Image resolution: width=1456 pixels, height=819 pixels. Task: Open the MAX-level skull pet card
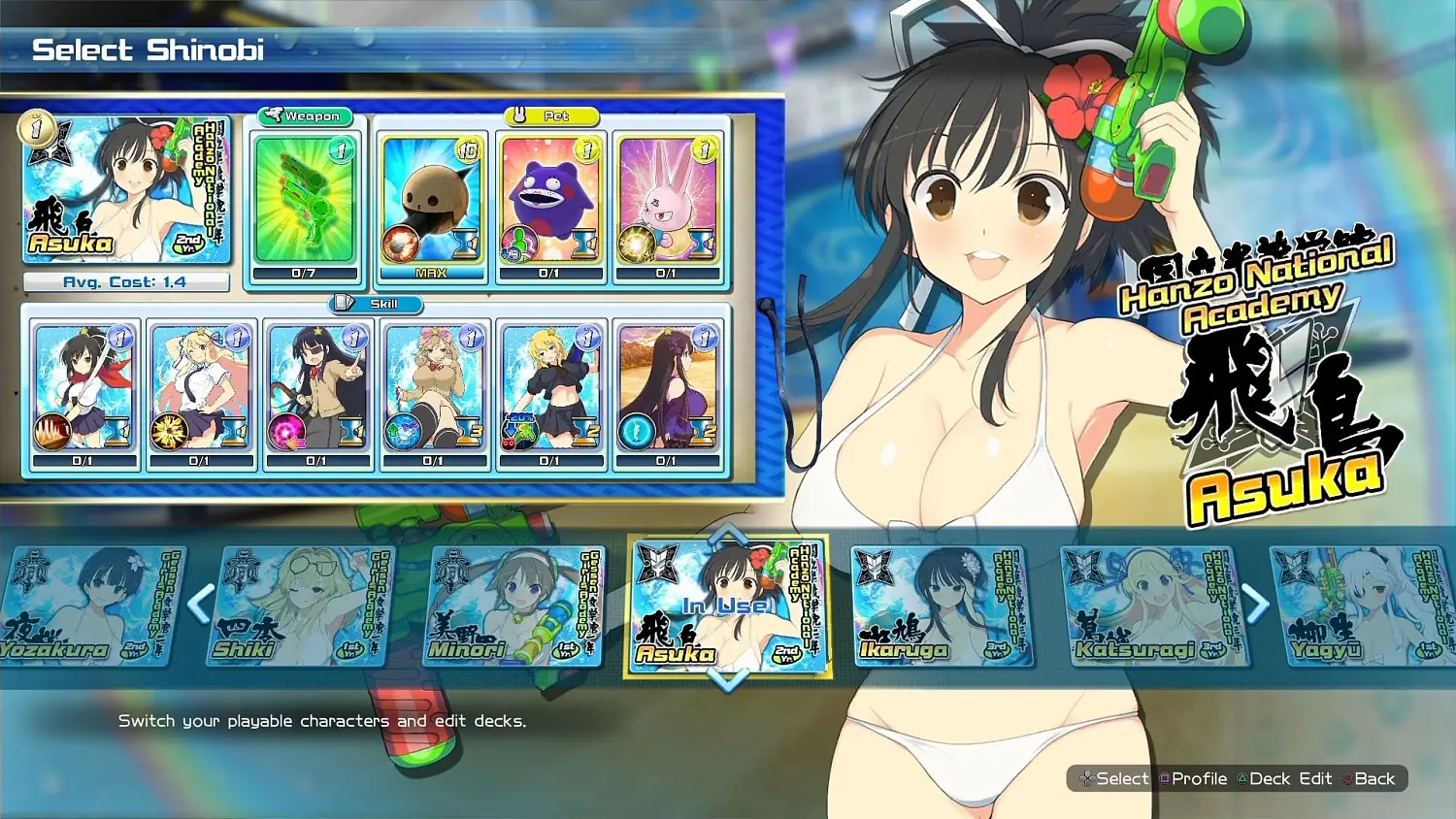pyautogui.click(x=431, y=202)
